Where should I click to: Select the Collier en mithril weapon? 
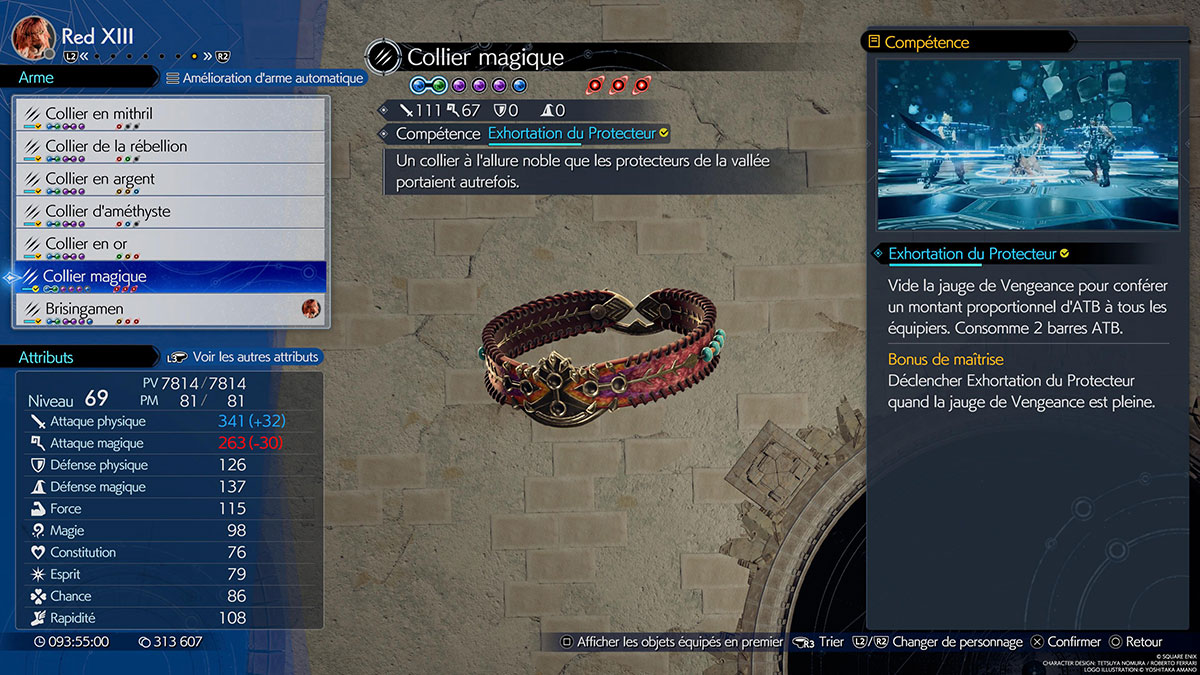pyautogui.click(x=170, y=115)
